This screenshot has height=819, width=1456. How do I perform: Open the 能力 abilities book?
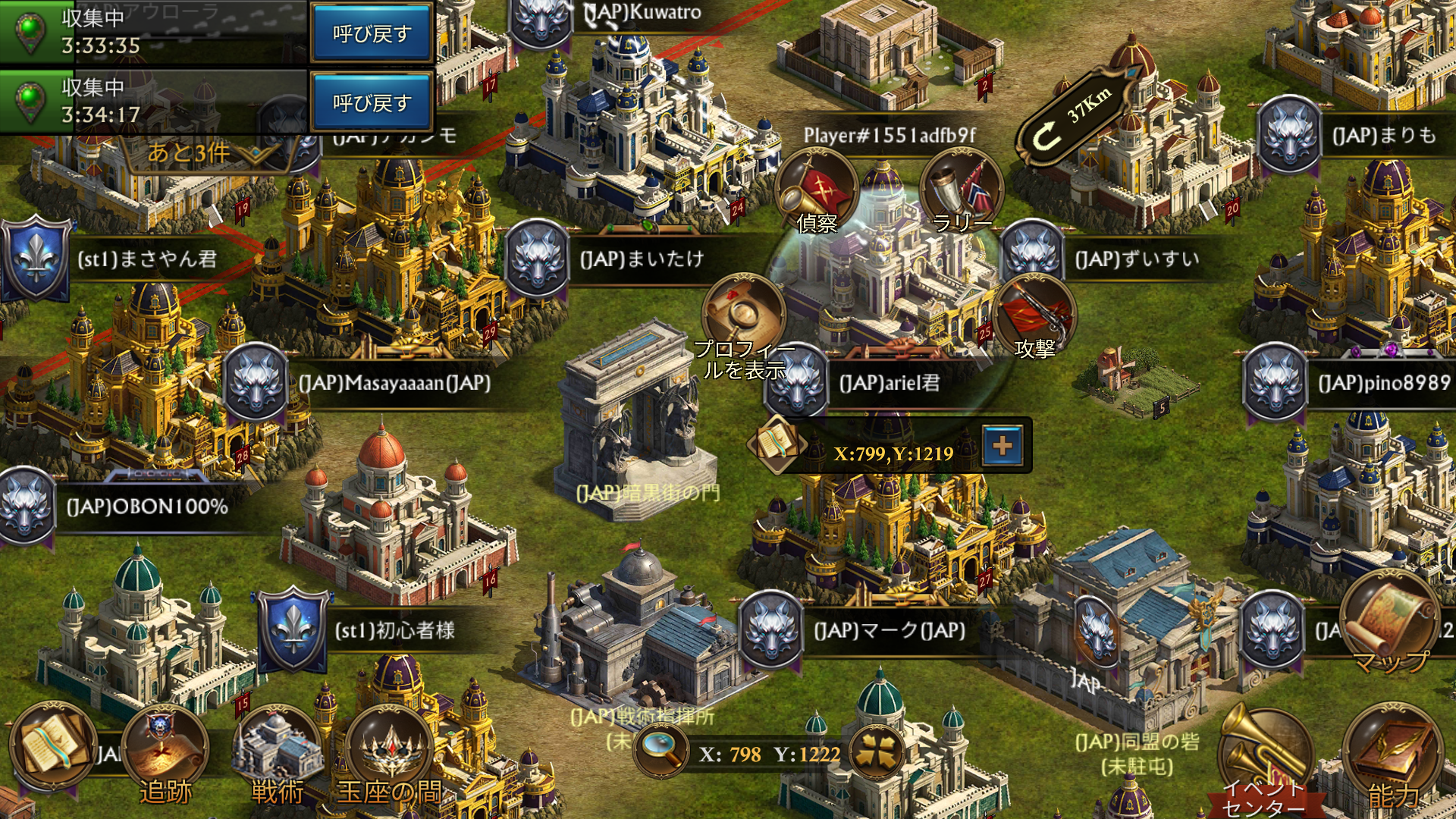(x=1393, y=755)
